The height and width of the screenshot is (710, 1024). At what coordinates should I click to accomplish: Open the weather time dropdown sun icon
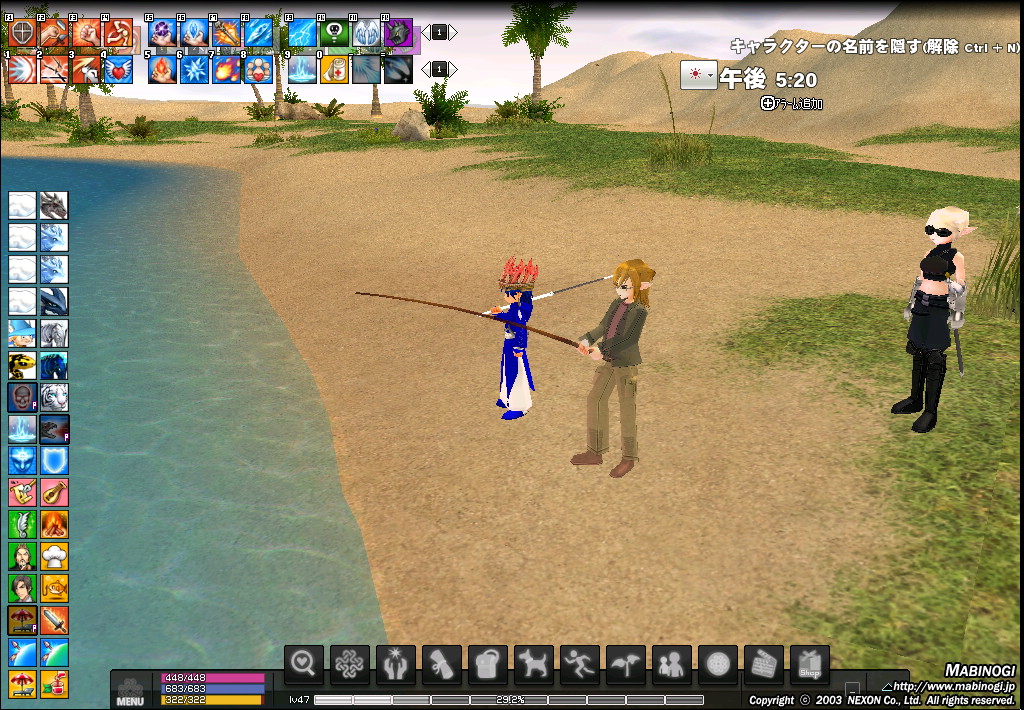click(x=698, y=76)
